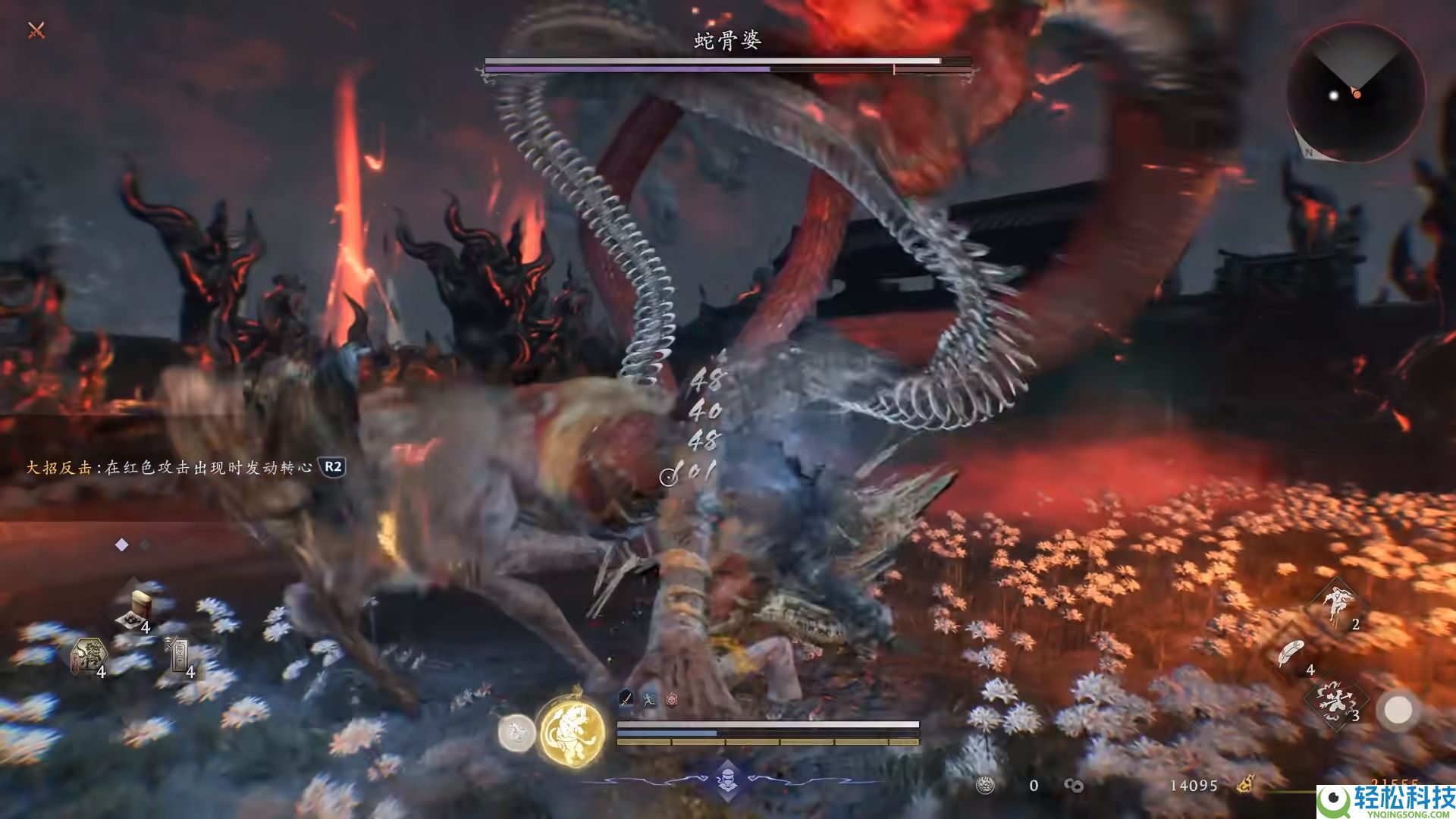
Task: Activate the arrow burst skill
Action: coord(1335,701)
